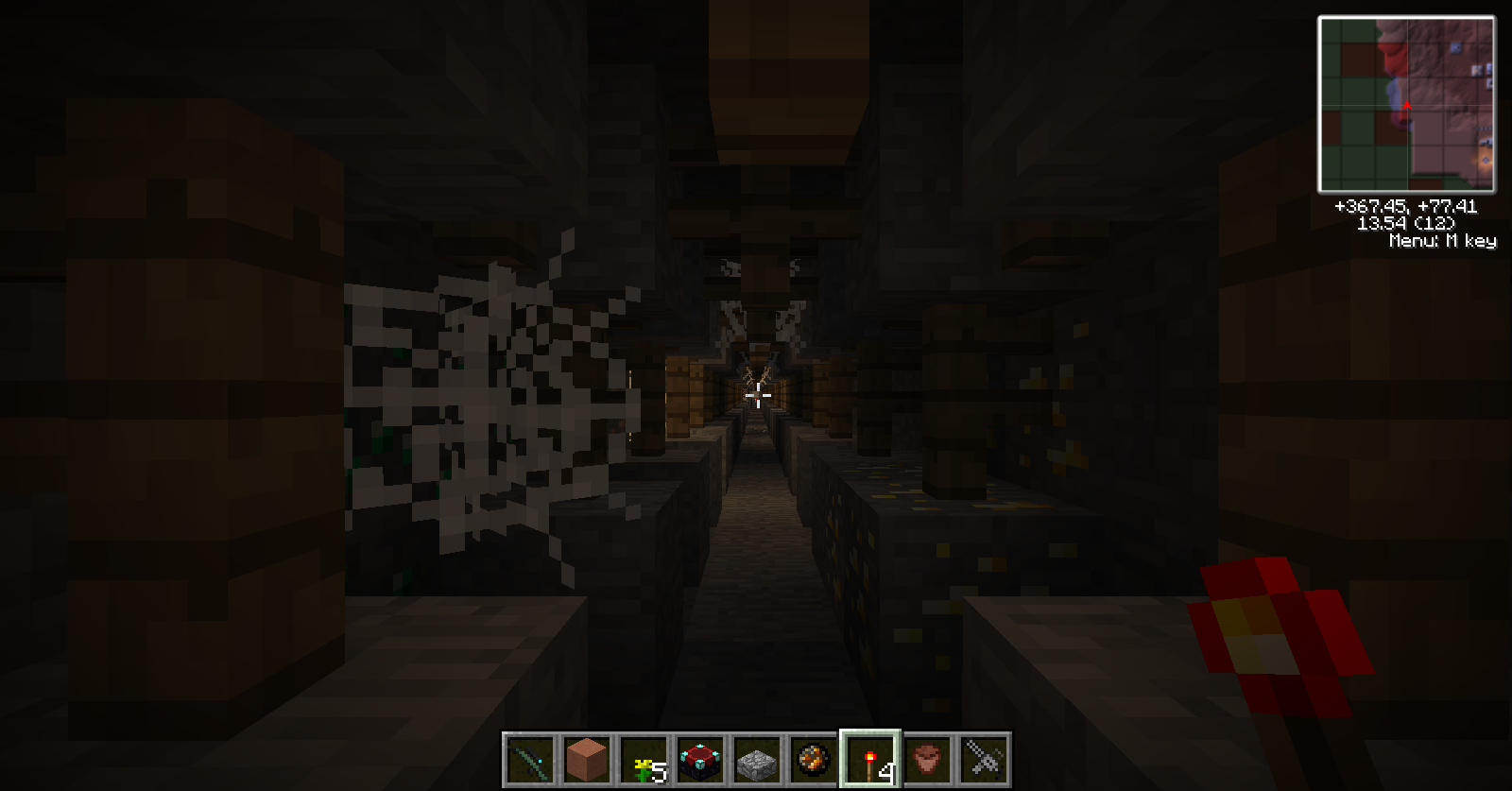
Task: Select the grey gun item slot
Action: [x=984, y=759]
